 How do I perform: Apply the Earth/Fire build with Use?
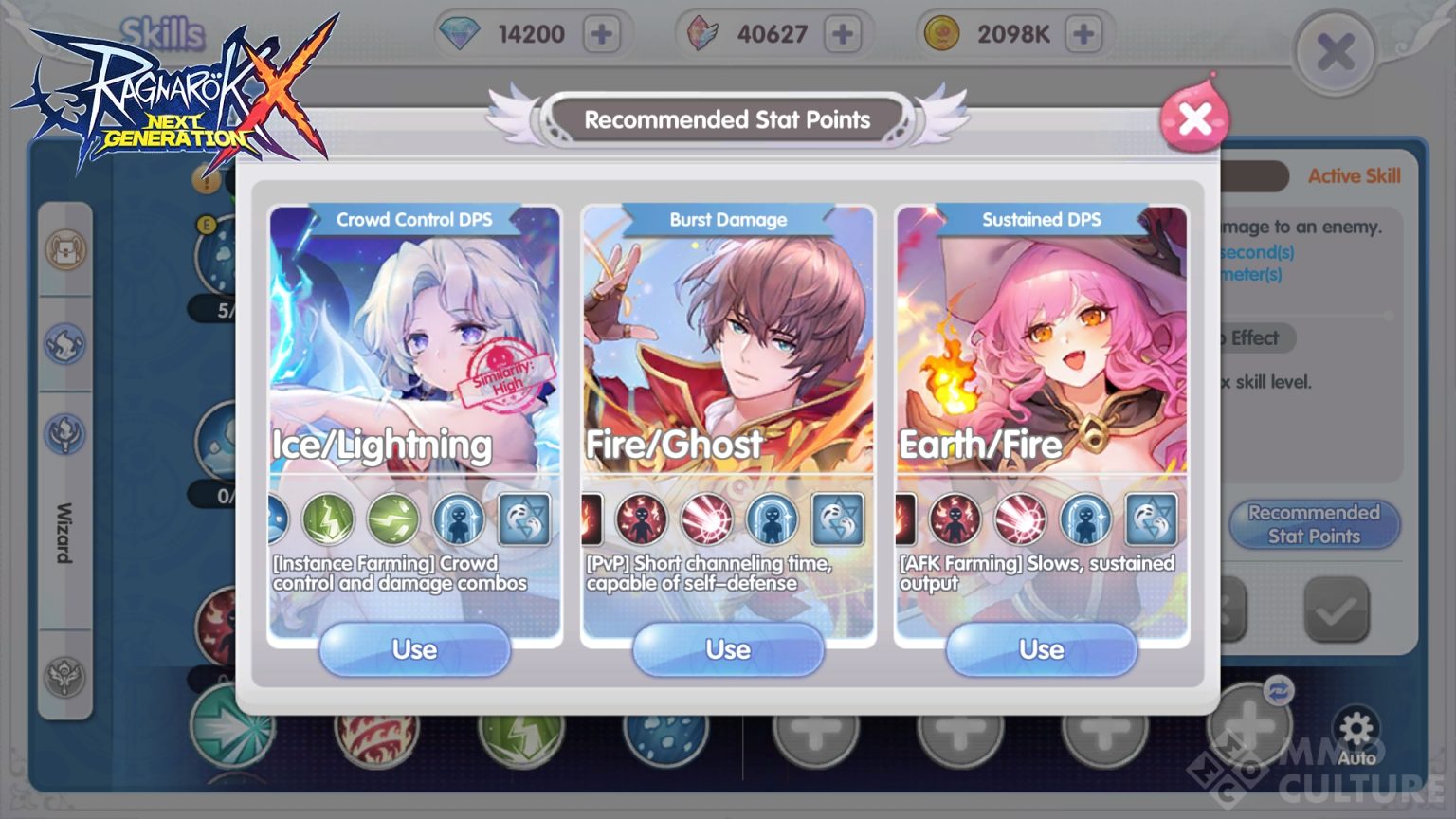click(1041, 650)
